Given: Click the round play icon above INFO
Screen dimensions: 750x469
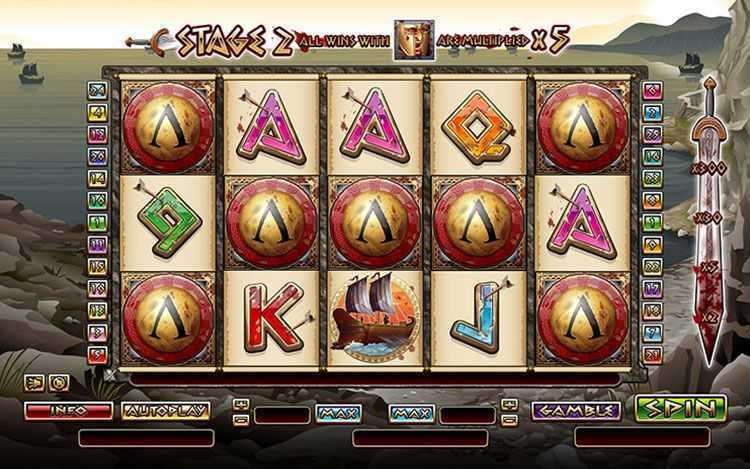Looking at the screenshot, I should click(60, 382).
